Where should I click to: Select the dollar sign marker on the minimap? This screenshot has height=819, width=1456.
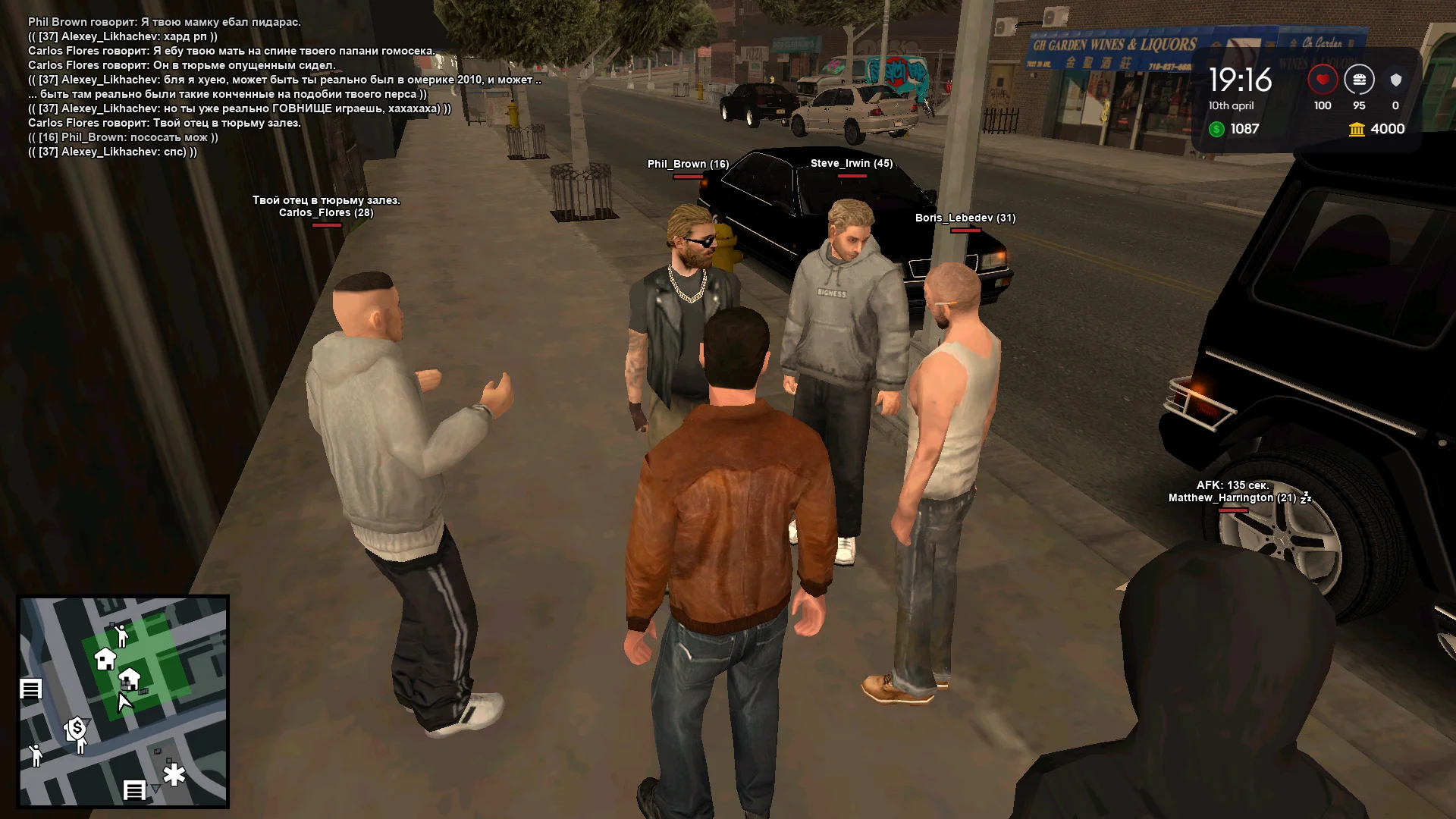point(76,730)
